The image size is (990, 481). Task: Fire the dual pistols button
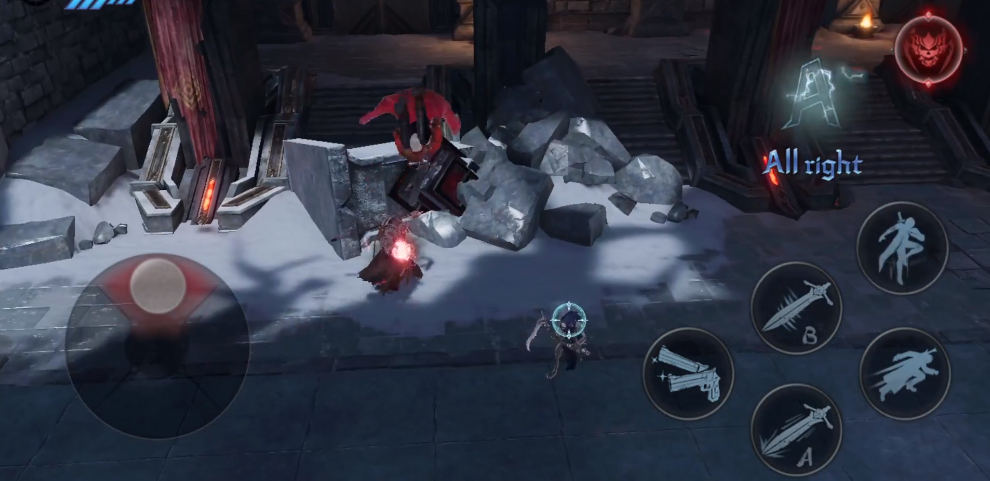[x=688, y=373]
